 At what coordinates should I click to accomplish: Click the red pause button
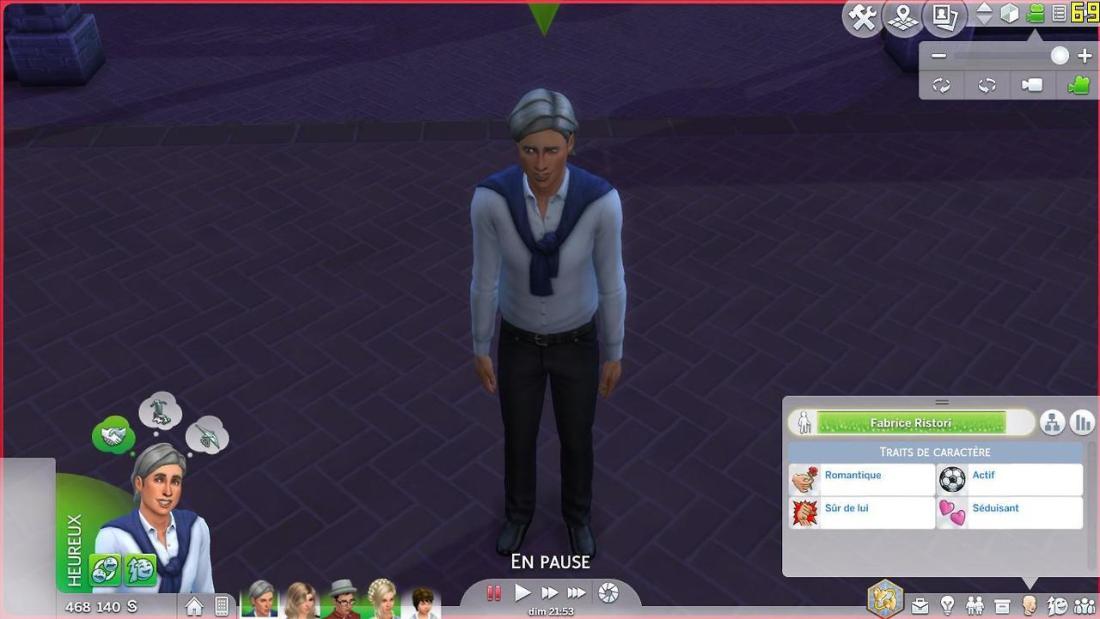tap(494, 593)
